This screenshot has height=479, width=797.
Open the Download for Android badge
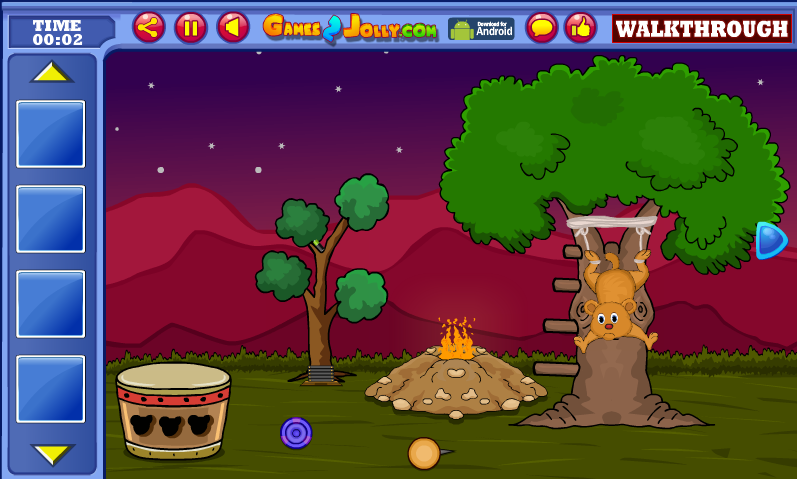[481, 28]
